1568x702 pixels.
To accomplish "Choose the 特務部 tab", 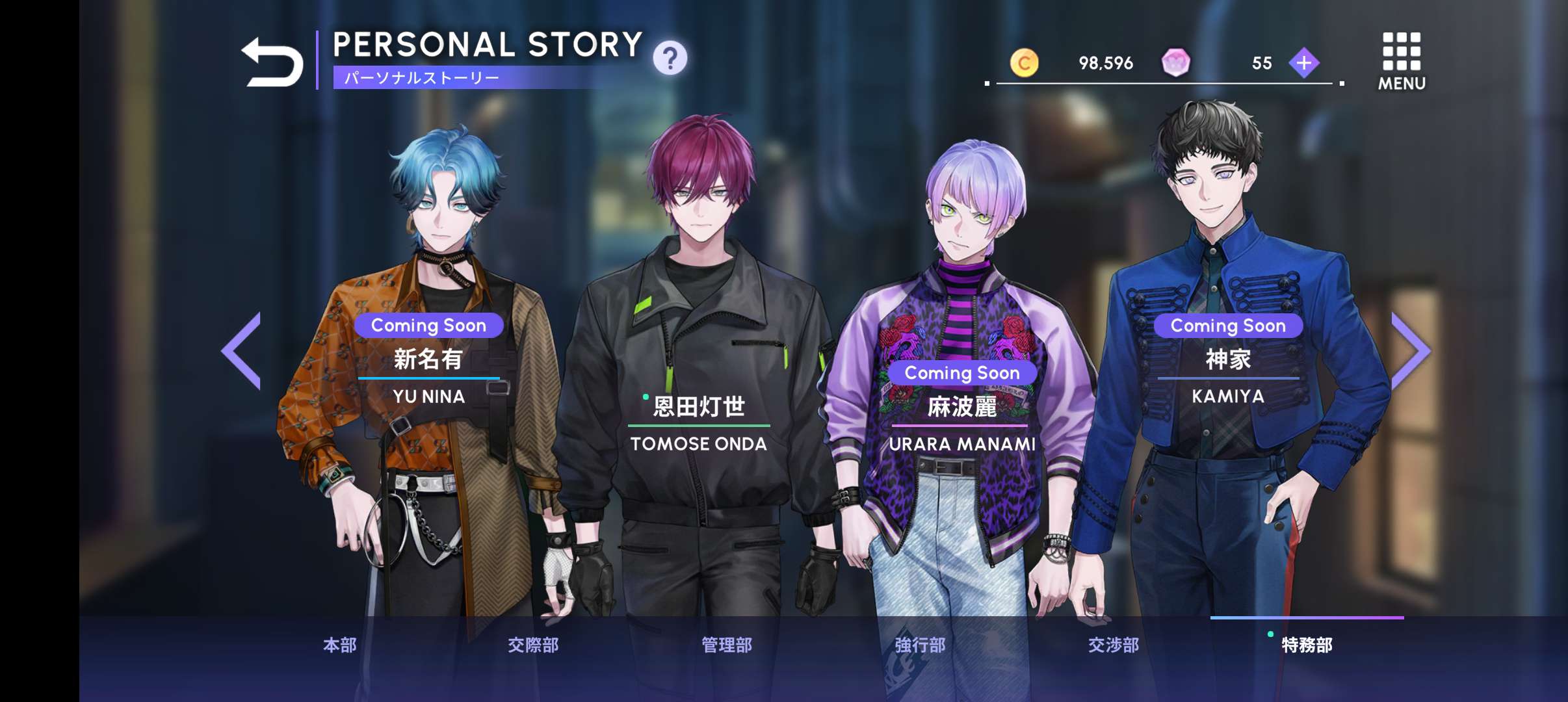I will point(1307,645).
